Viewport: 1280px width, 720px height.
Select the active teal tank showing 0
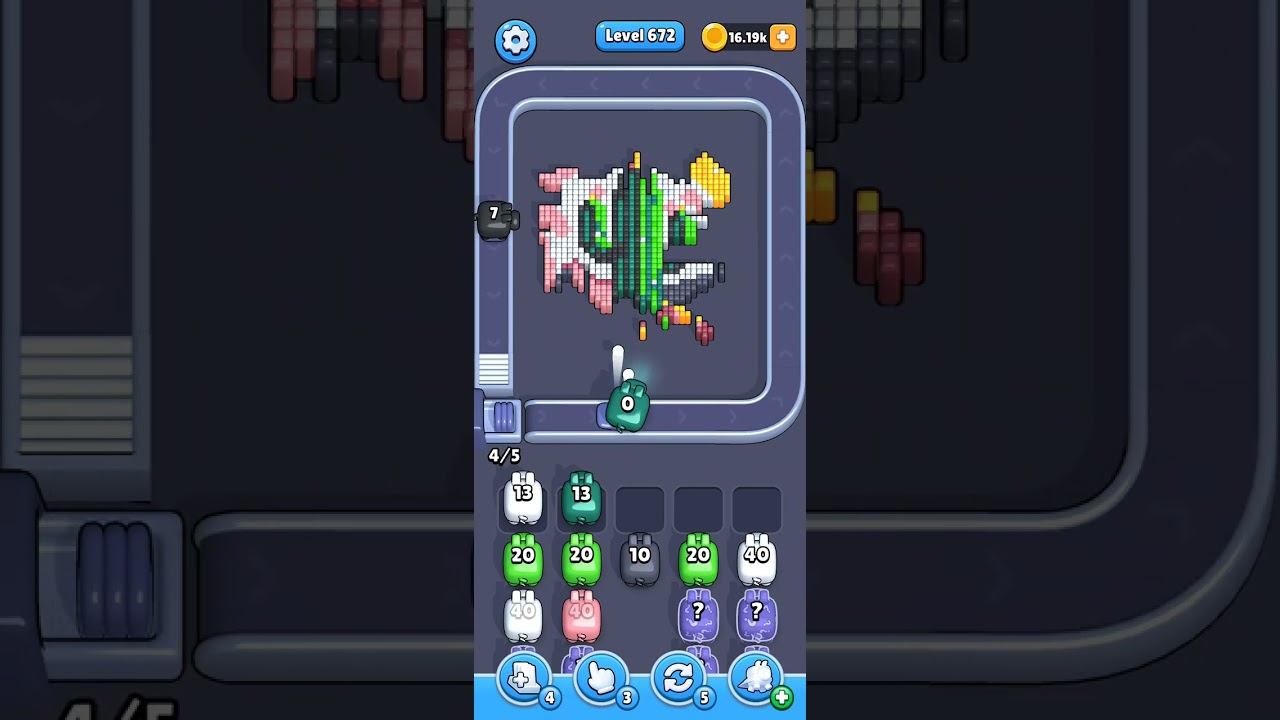coord(626,405)
